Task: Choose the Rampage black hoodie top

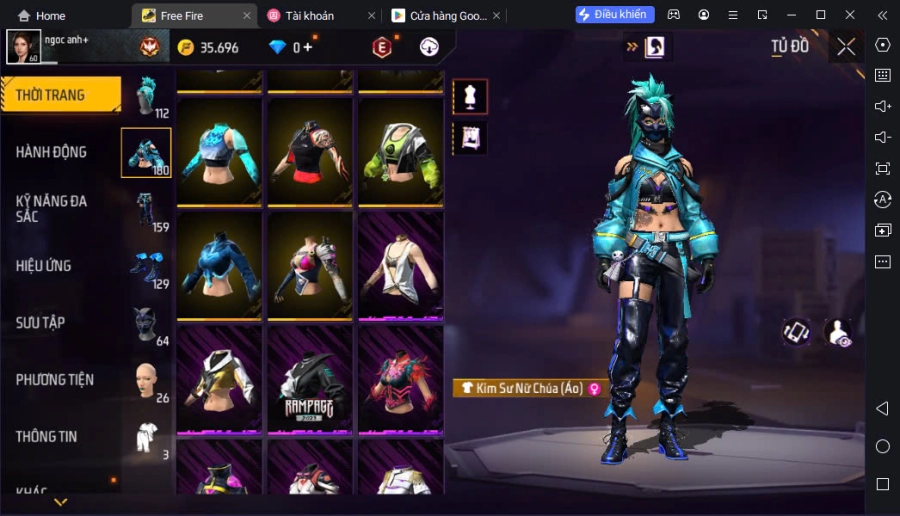Action: point(310,379)
